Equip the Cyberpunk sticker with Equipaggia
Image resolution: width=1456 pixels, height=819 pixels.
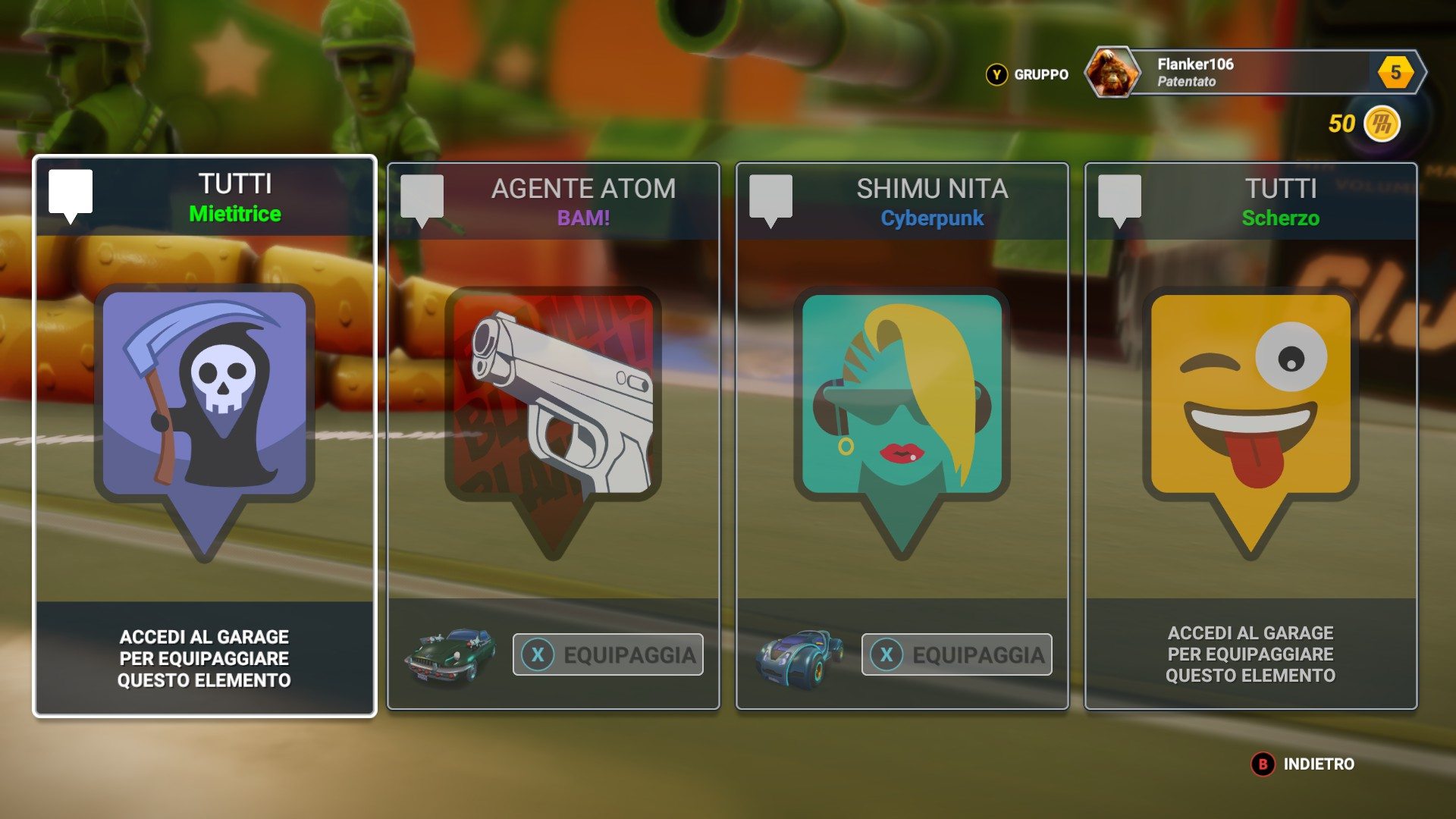click(957, 654)
